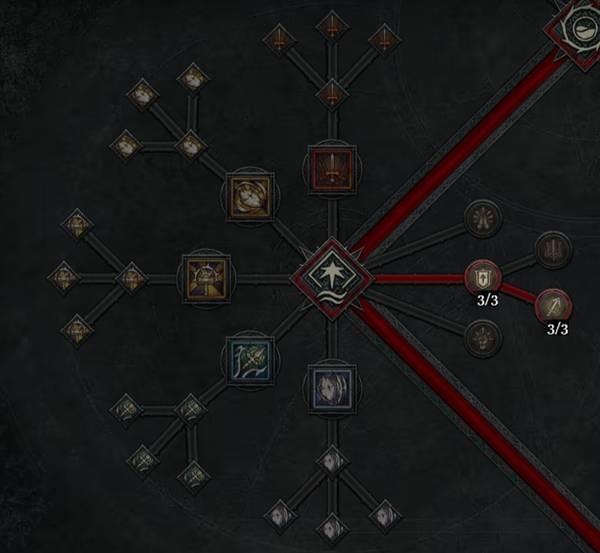Image resolution: width=600 pixels, height=553 pixels.
Task: Click the bow passive showing 3/3
Action: pos(553,304)
